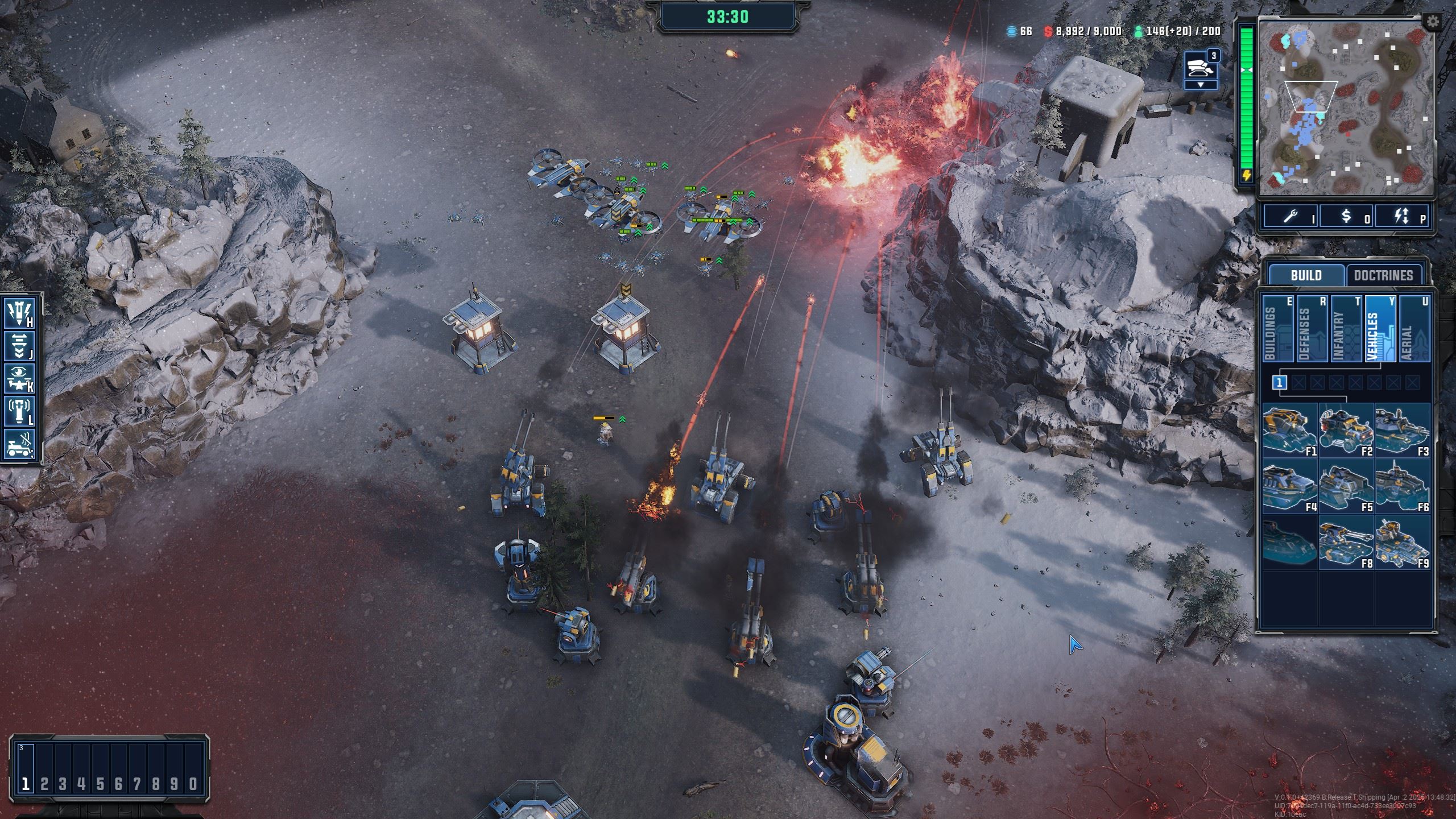Viewport: 1456px width, 819px height.
Task: Select the Build tab
Action: pos(1306,275)
